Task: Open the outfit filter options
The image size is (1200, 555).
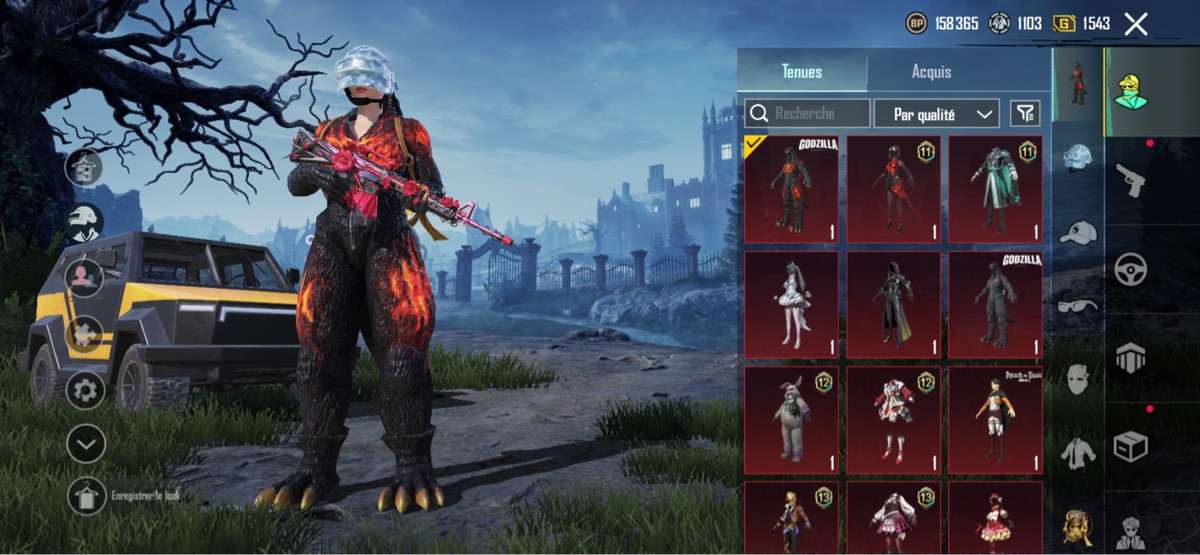Action: (1024, 114)
